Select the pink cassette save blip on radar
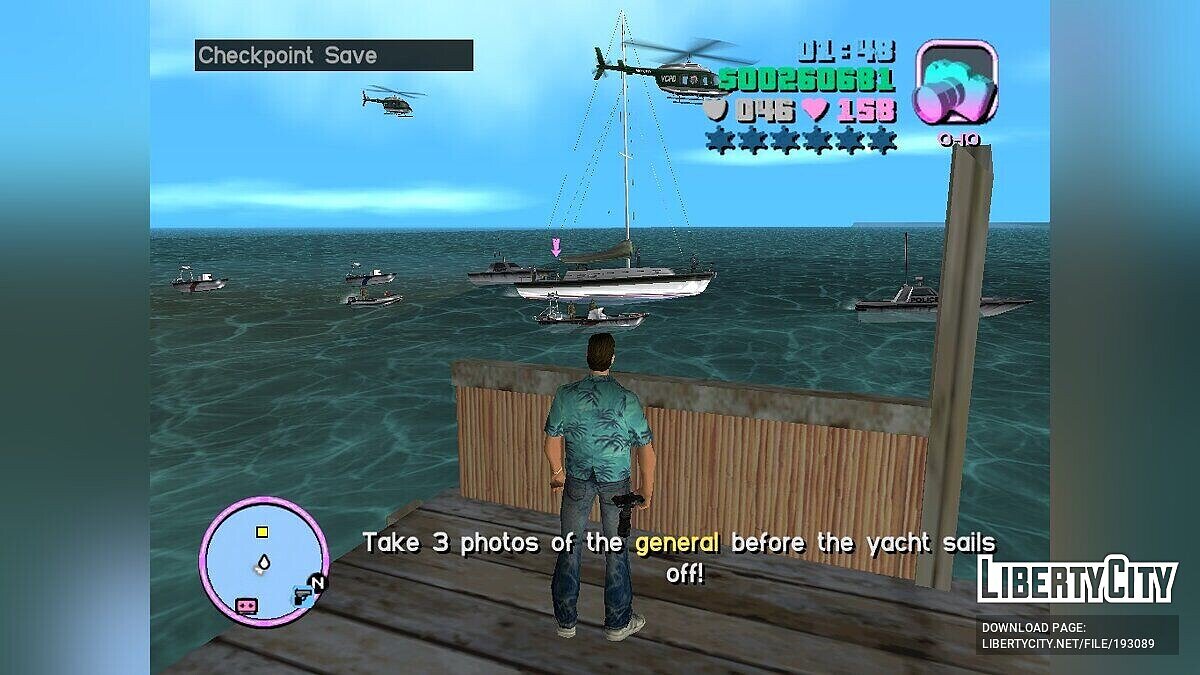Screen dimensions: 1200x675 245,606
